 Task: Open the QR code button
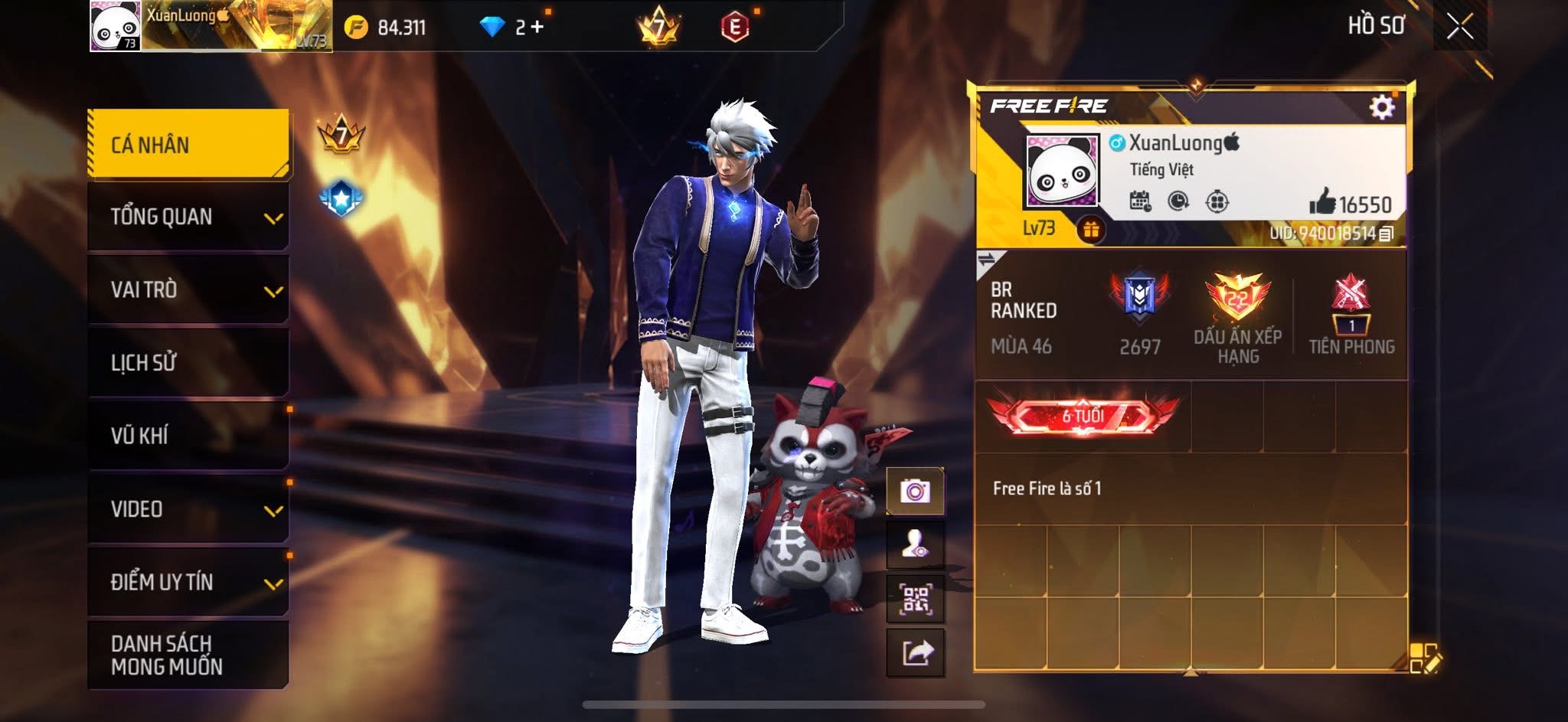coord(915,599)
